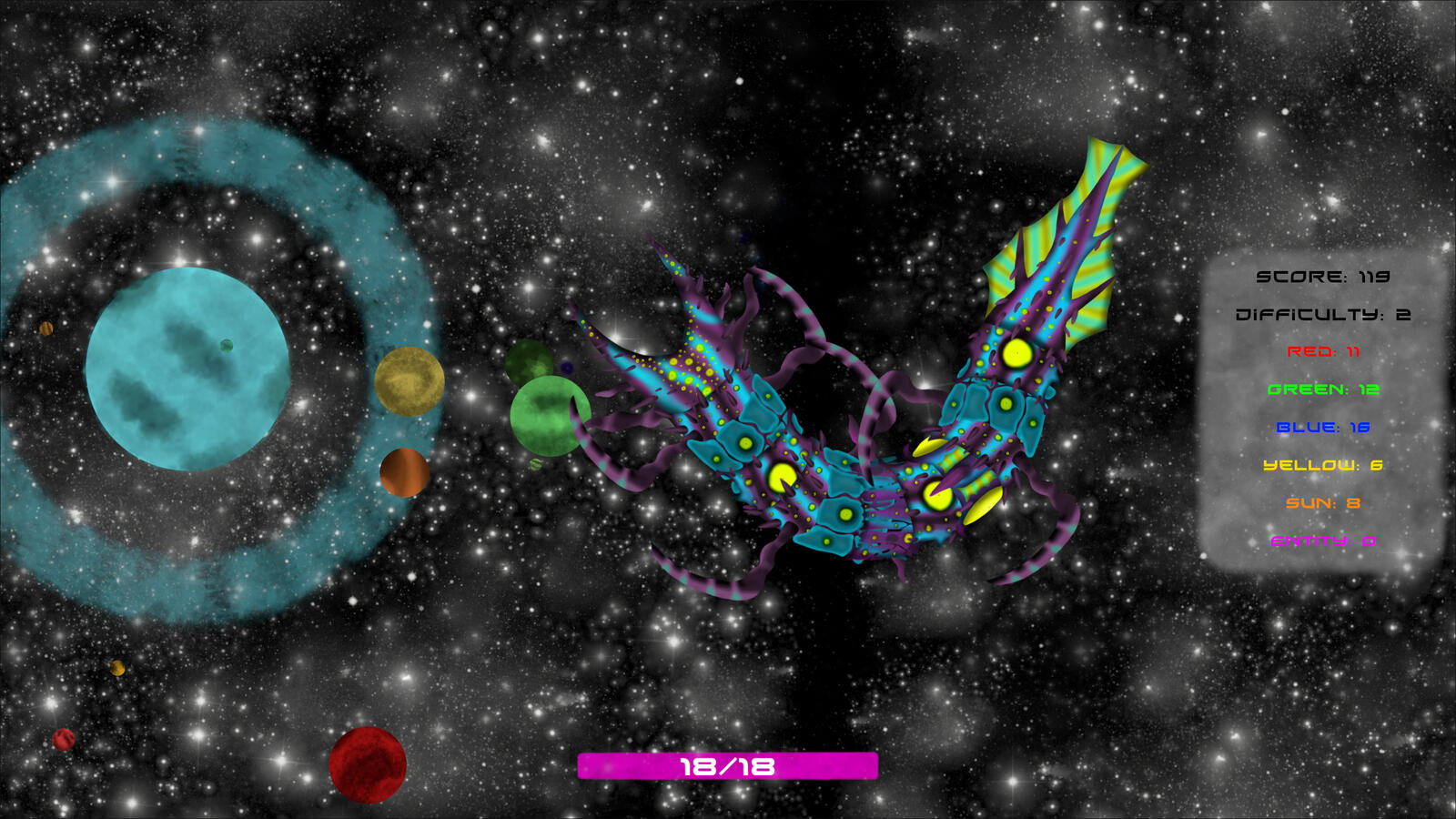Click the tiny red planet near the bottom-left corner
This screenshot has width=1456, height=819.
coord(62,740)
